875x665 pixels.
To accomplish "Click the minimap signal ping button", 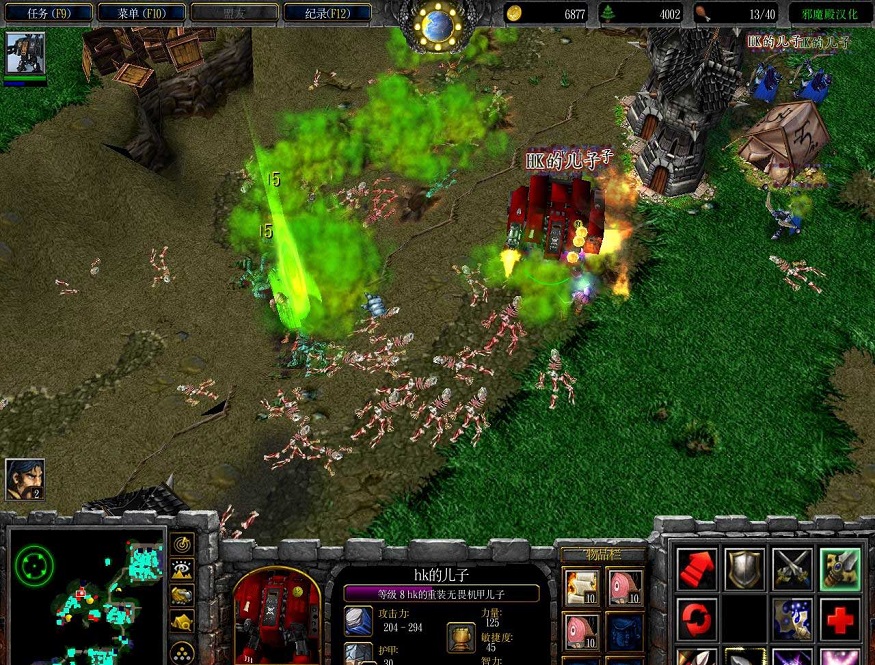I will 183,544.
